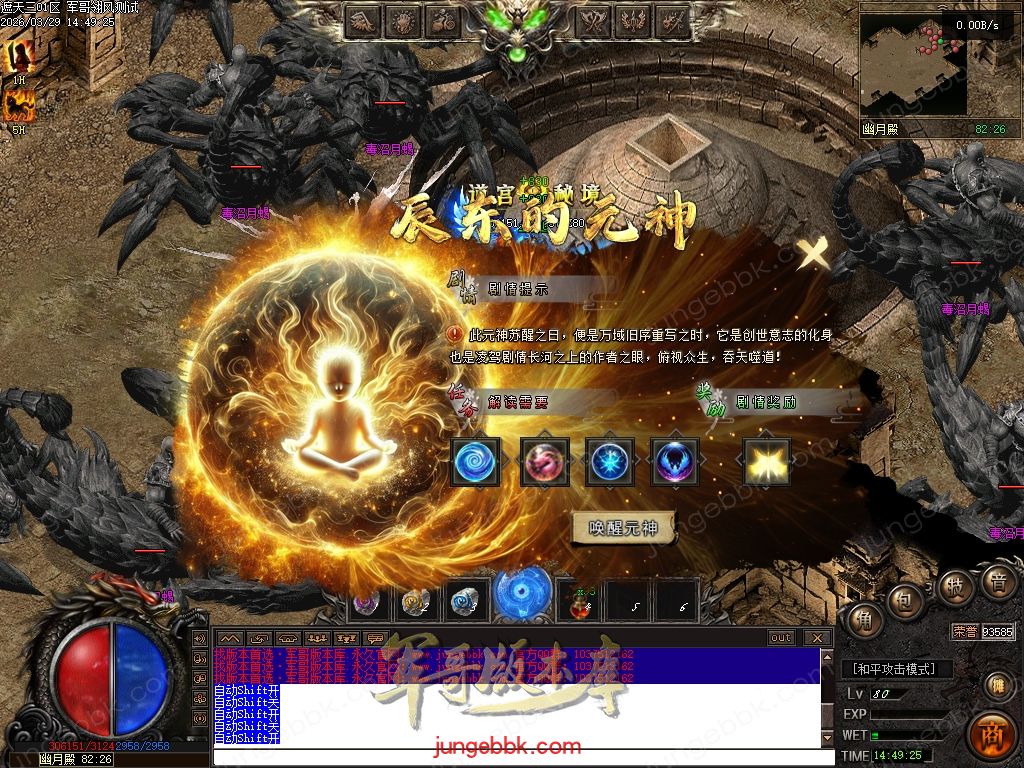
Task: Awaken the primordial spirit with 唤醒元神
Action: tap(623, 528)
